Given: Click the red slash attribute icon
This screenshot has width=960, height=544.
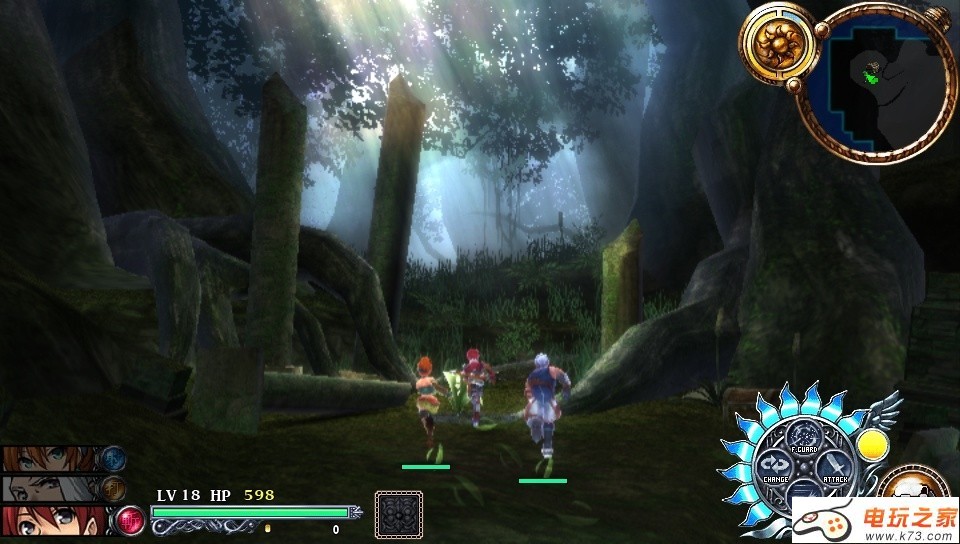Looking at the screenshot, I should coord(130,519).
